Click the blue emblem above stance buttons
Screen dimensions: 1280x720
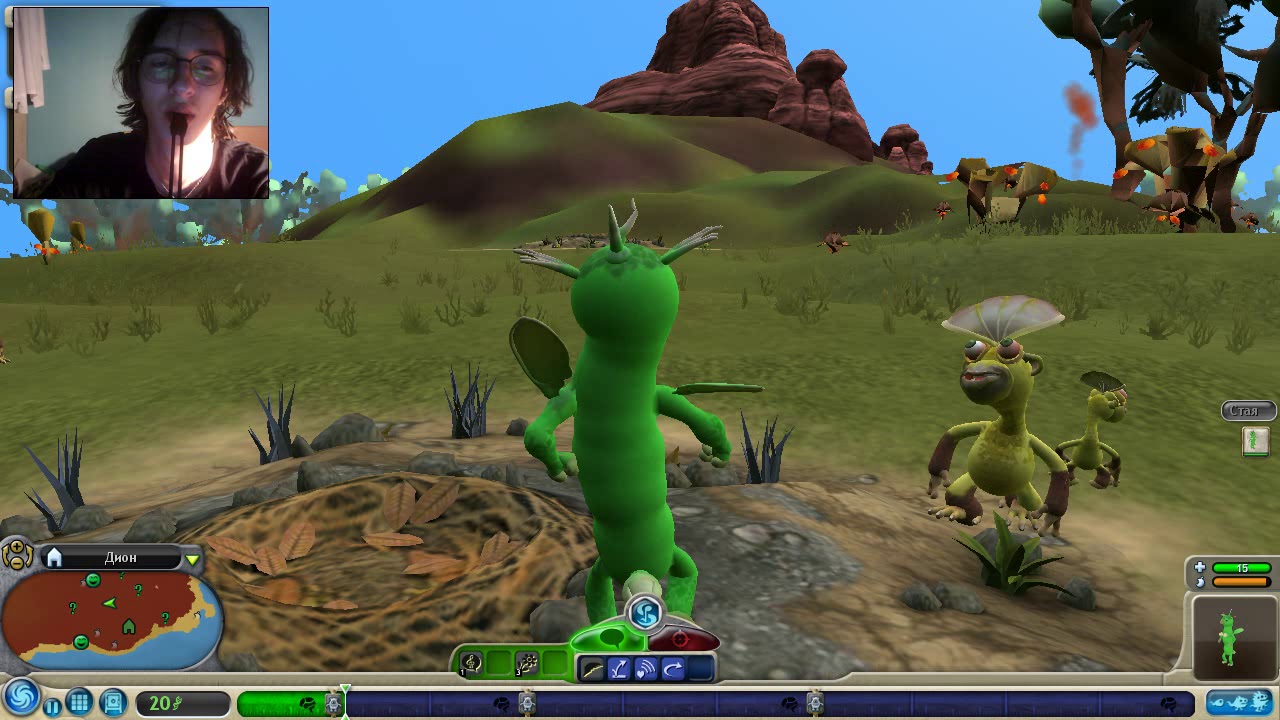click(x=646, y=611)
